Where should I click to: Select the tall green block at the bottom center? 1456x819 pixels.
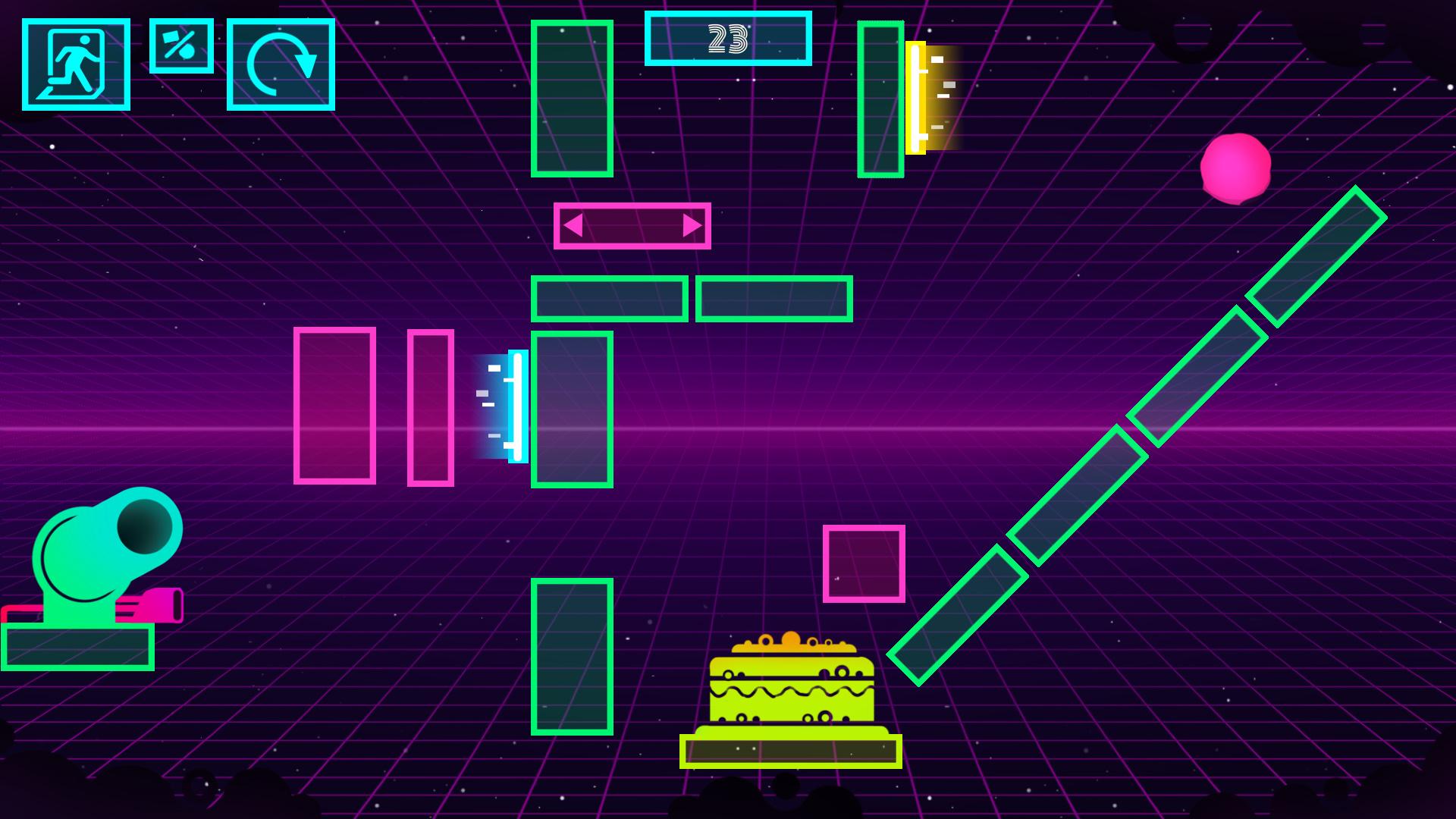pos(573,657)
